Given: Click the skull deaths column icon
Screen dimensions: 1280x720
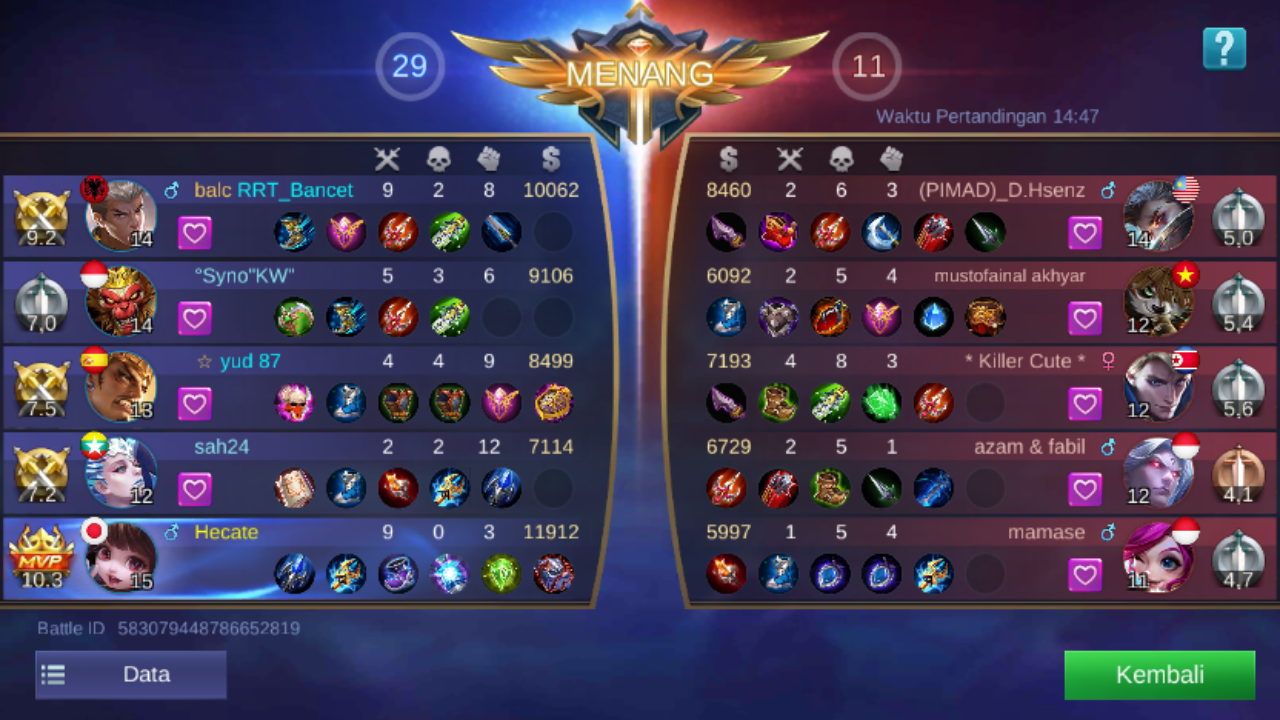Looking at the screenshot, I should (x=437, y=158).
